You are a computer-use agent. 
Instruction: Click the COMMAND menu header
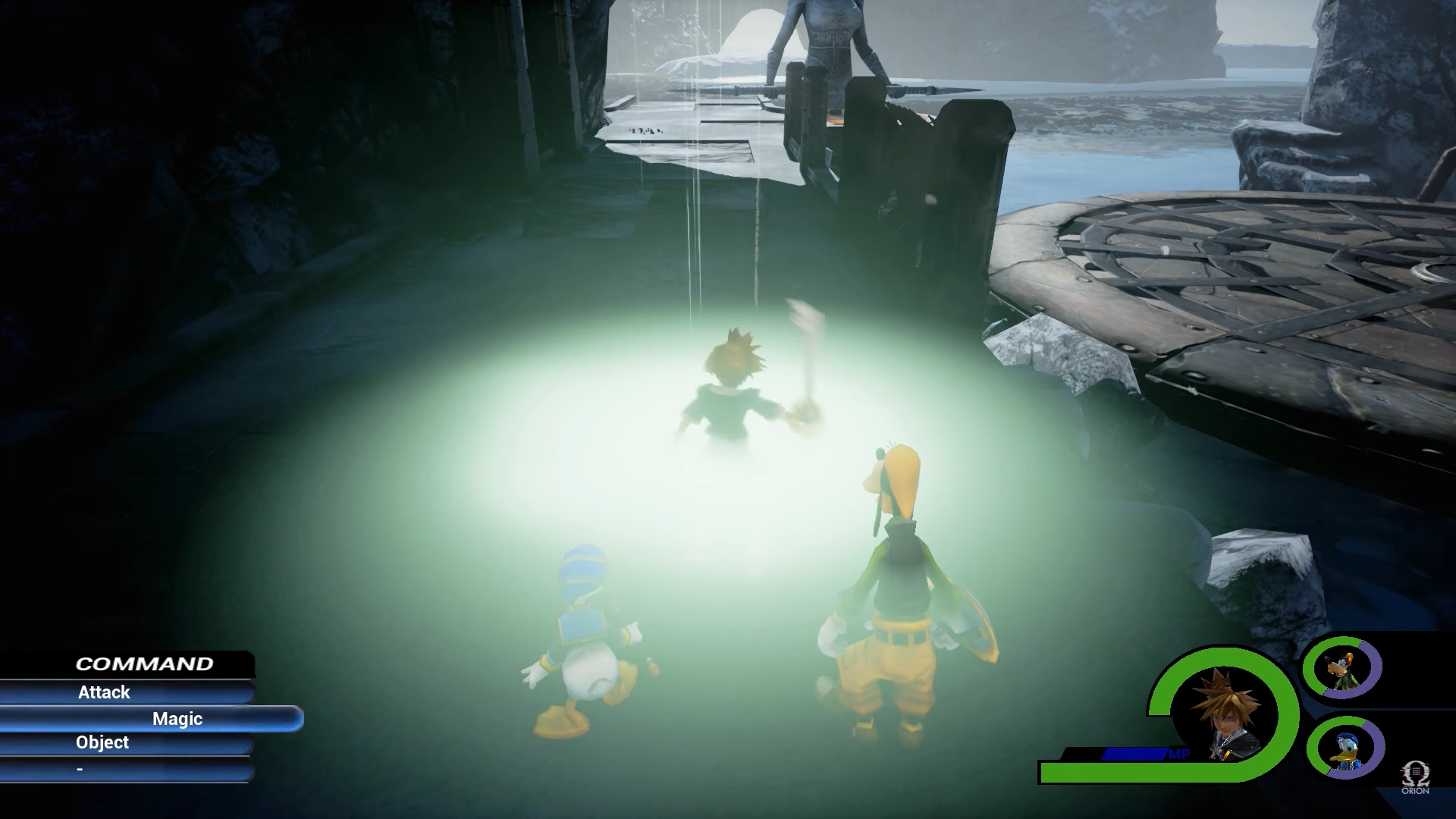(x=144, y=663)
